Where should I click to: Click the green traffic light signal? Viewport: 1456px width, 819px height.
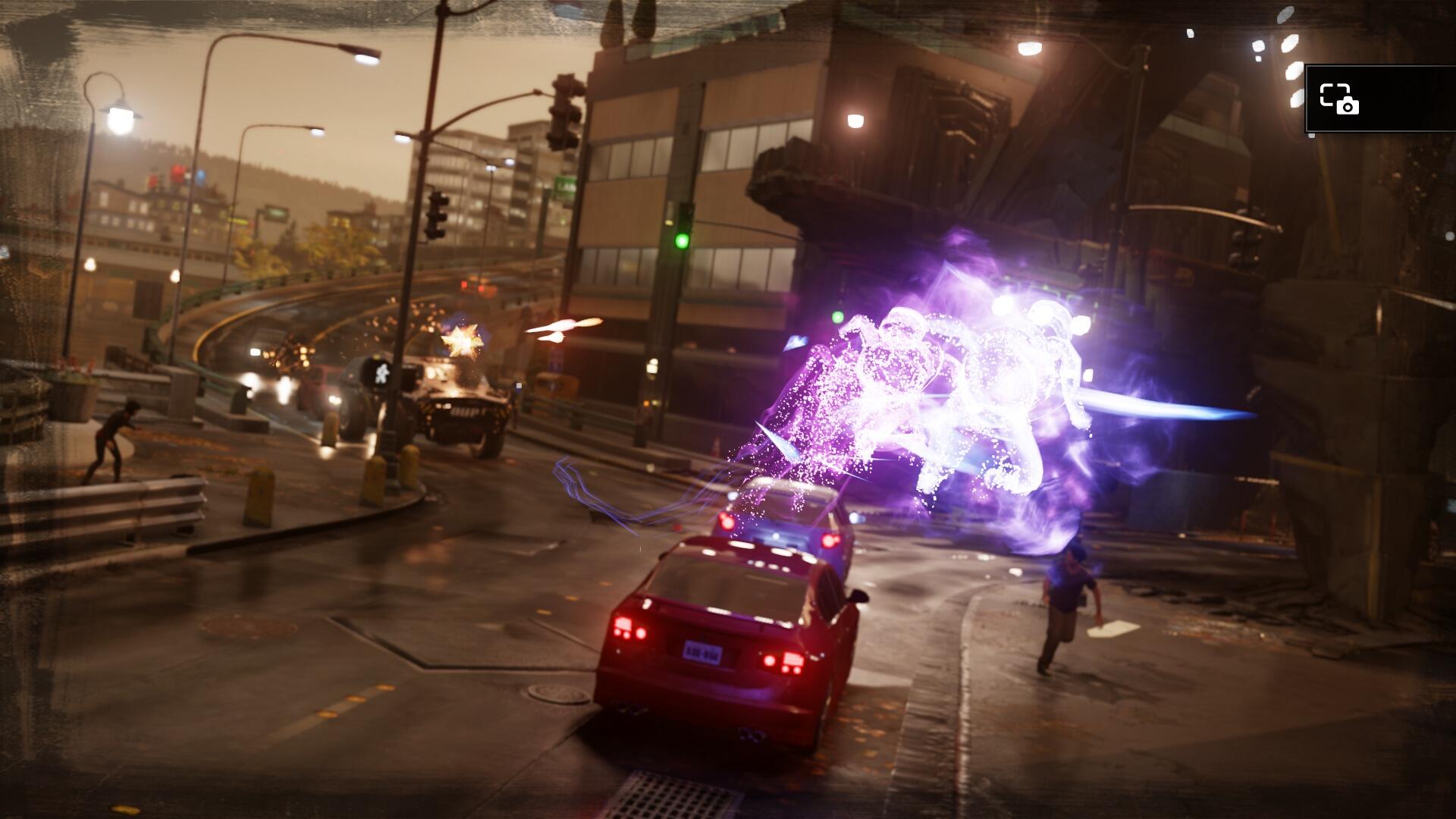(682, 240)
